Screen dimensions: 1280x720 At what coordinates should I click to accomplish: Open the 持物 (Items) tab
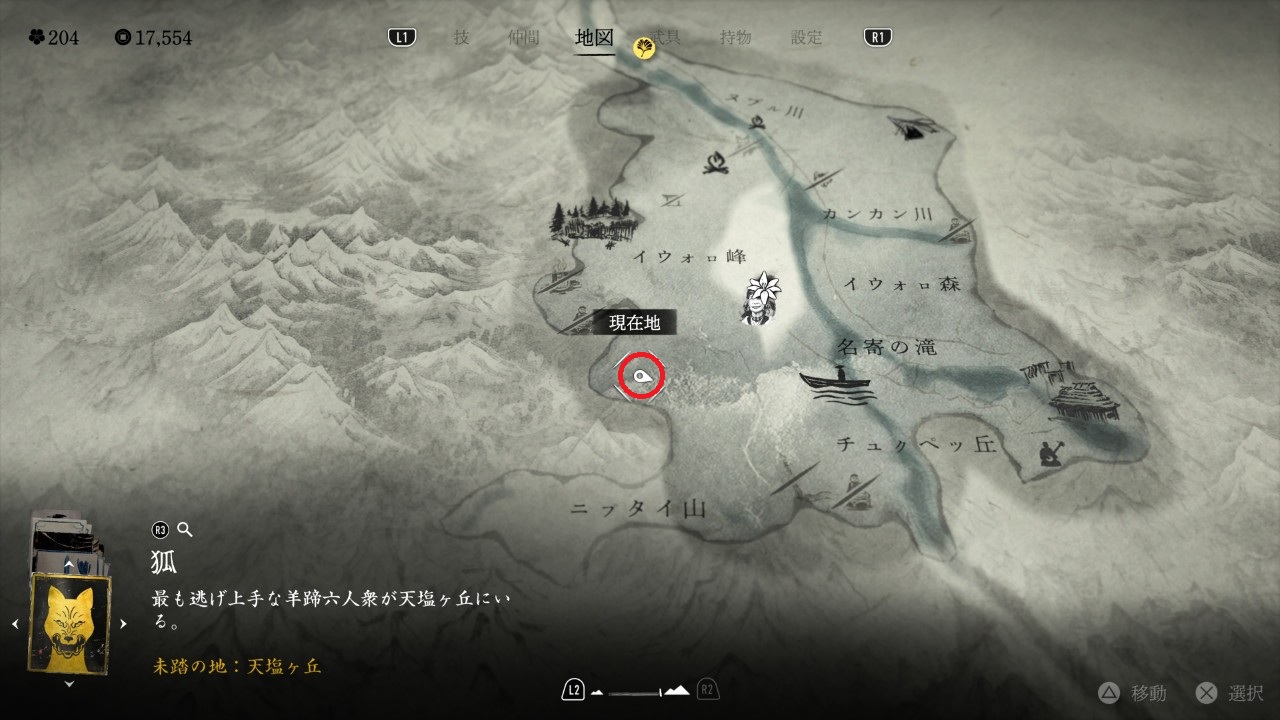tap(736, 38)
